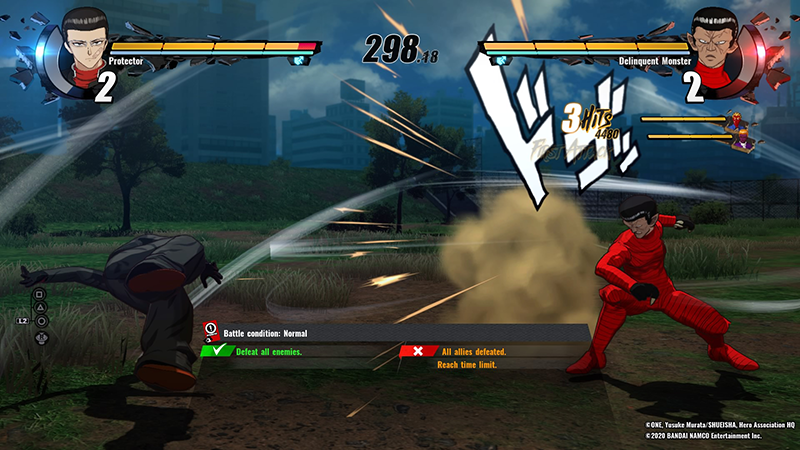Select the Defeat all enemies objective
The image size is (800, 450).
tap(268, 351)
